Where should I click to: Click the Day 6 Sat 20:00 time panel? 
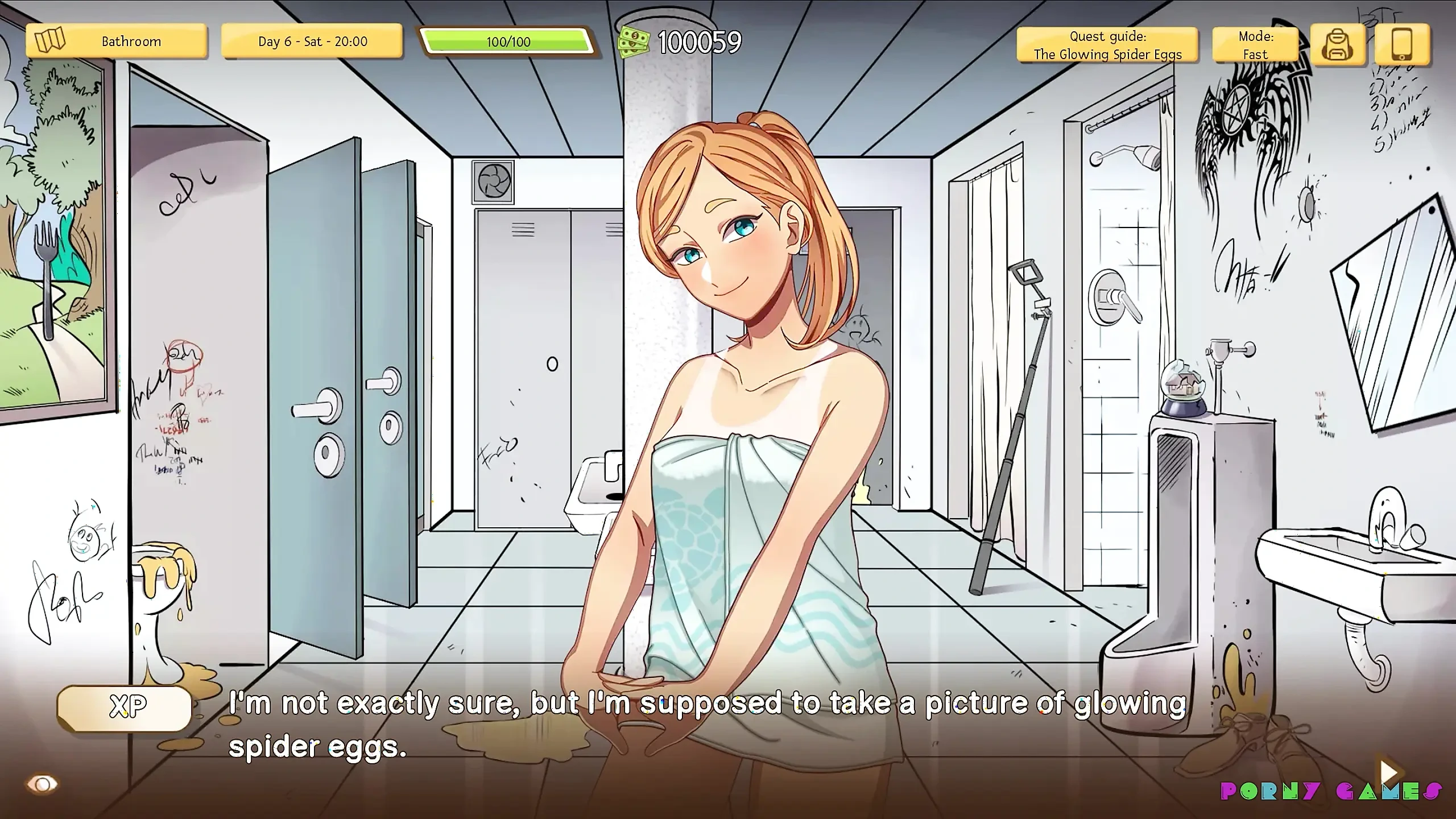pos(312,42)
